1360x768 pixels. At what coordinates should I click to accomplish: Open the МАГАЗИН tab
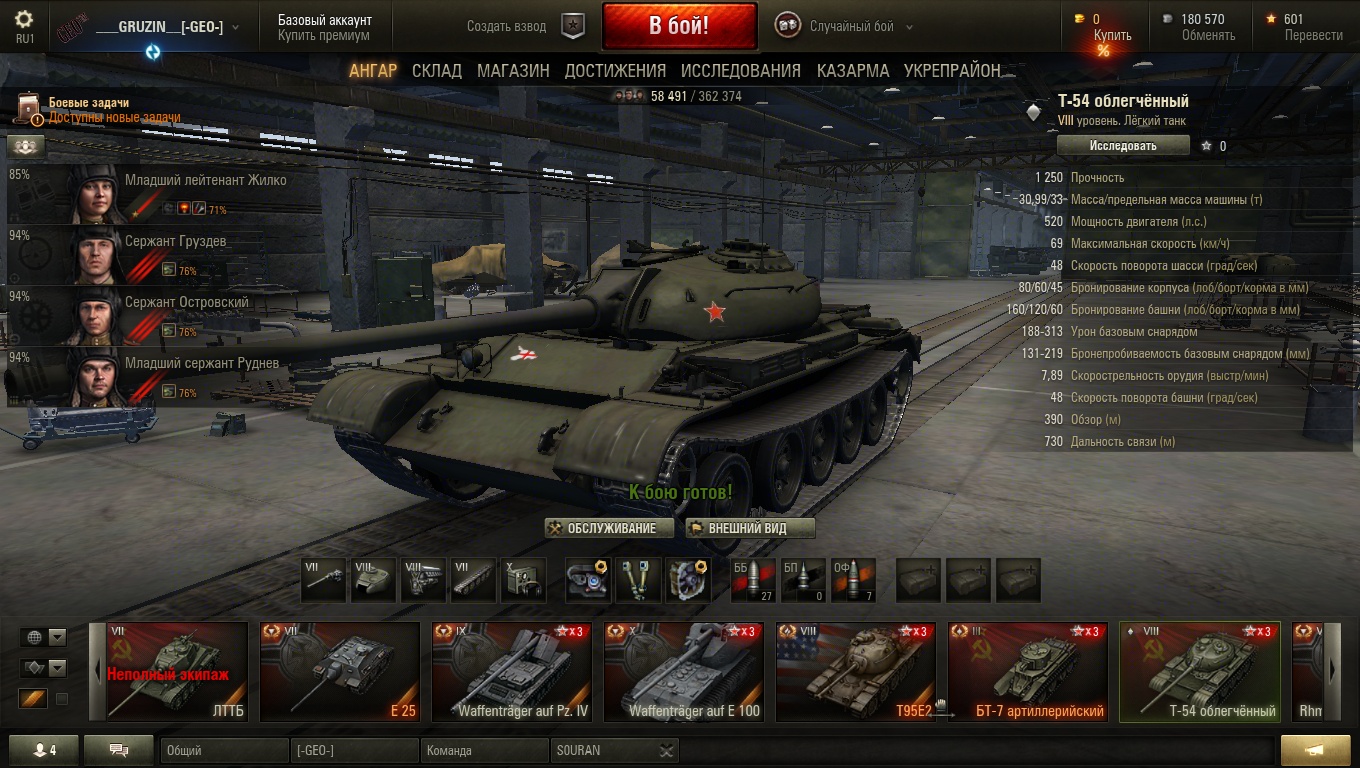513,71
